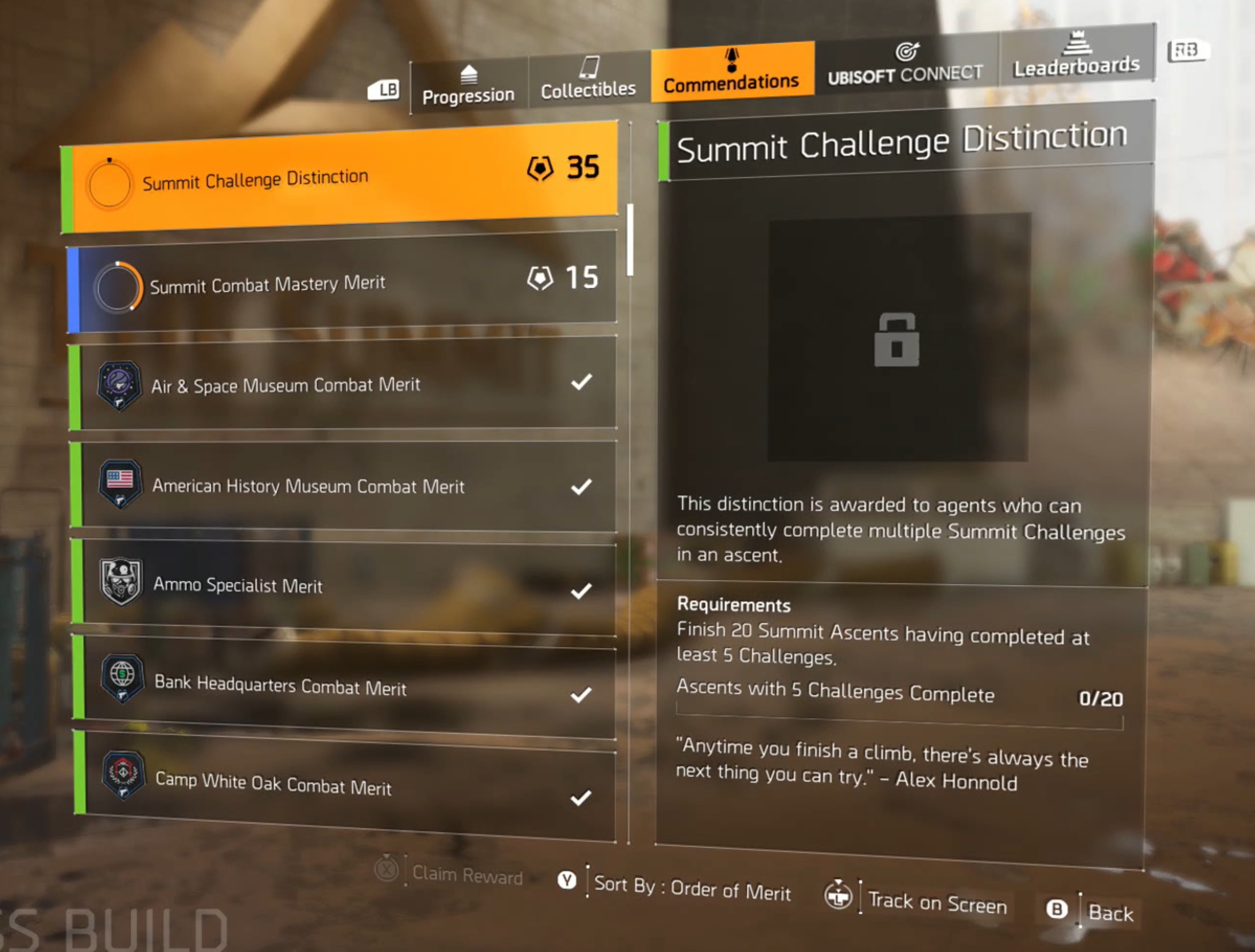Click the greyed-out Claim Reward button
1255x952 pixels.
[x=466, y=876]
